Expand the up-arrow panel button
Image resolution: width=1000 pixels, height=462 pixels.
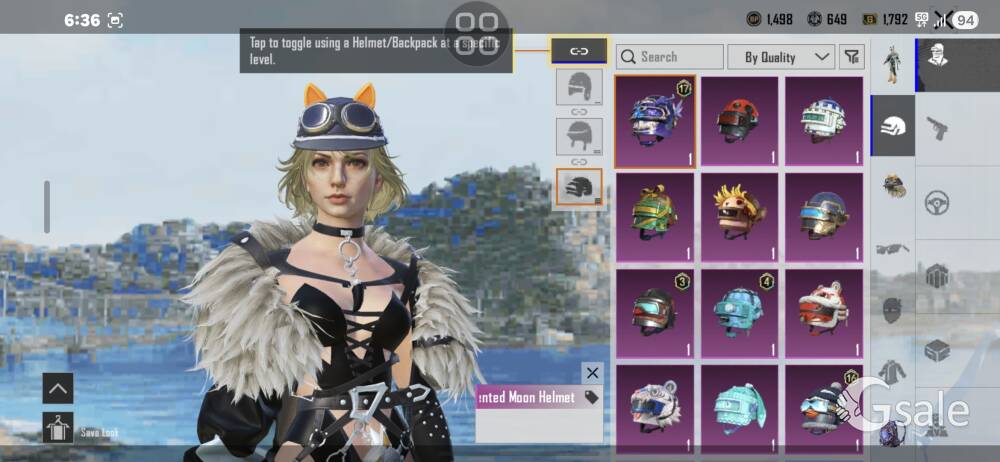58,388
